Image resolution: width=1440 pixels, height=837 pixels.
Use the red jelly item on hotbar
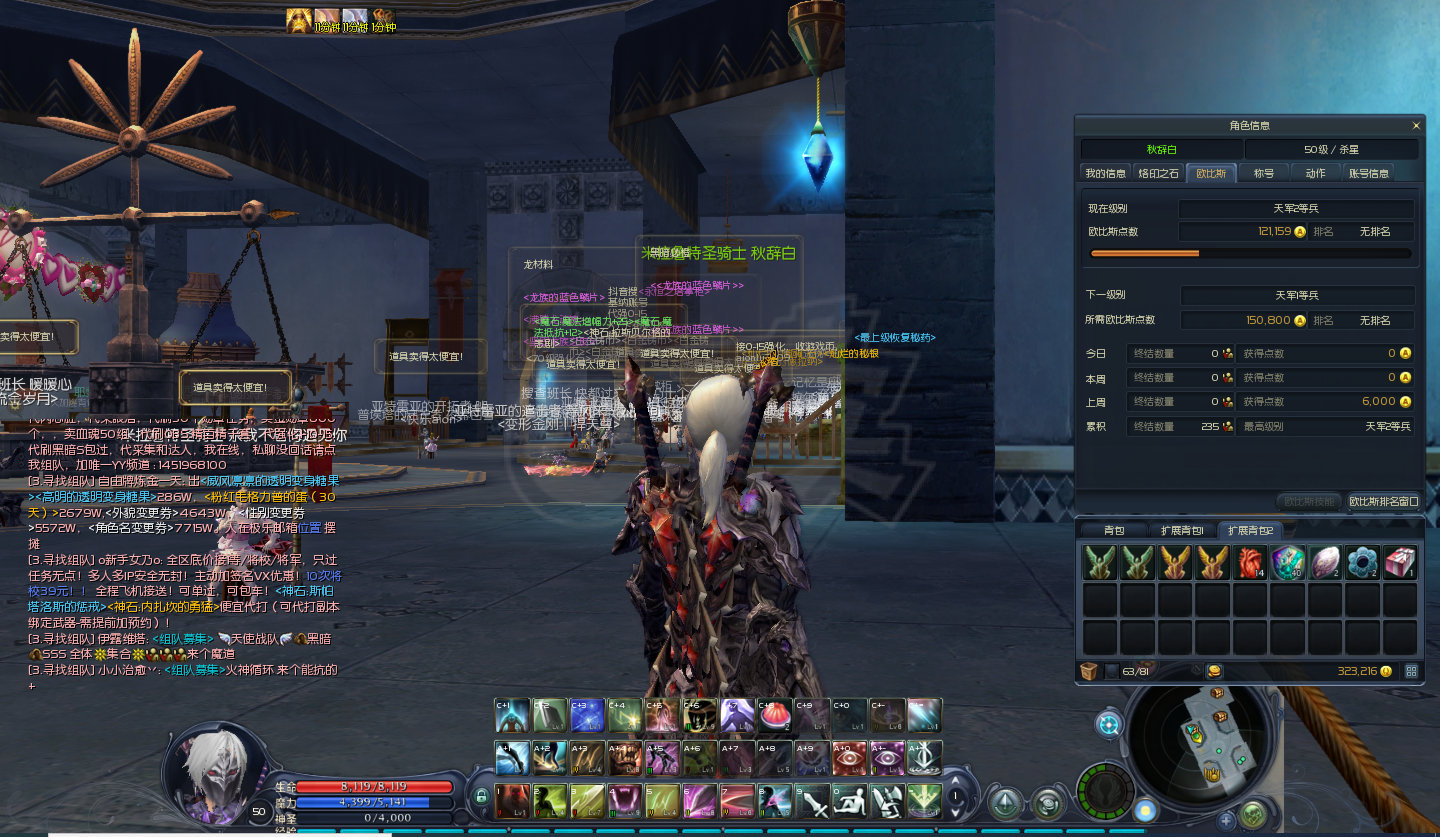pyautogui.click(x=774, y=715)
